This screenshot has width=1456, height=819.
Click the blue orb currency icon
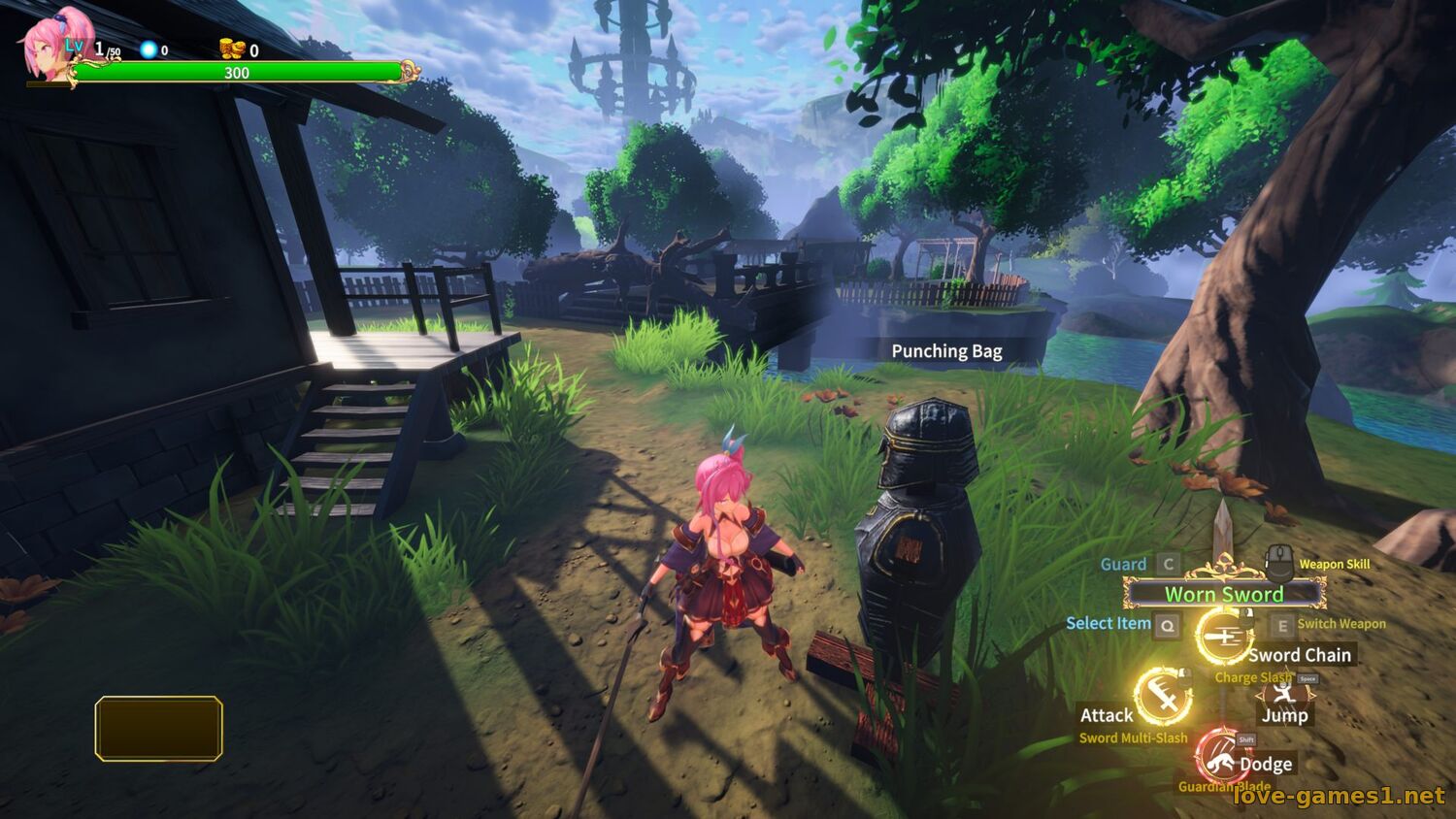149,49
